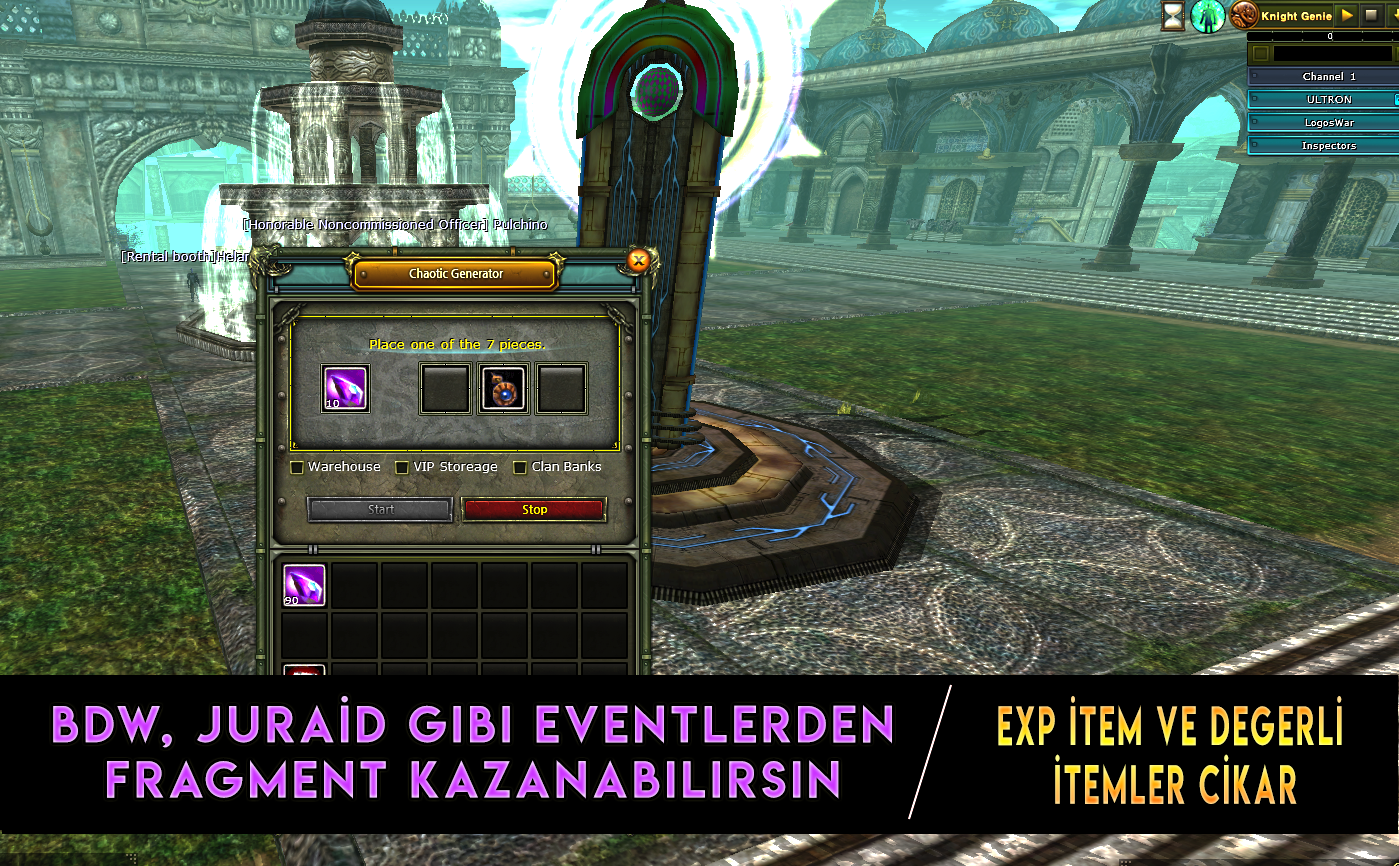Screen dimensions: 1399x866
Task: Select the fragment stack in the inventory grid
Action: [303, 585]
